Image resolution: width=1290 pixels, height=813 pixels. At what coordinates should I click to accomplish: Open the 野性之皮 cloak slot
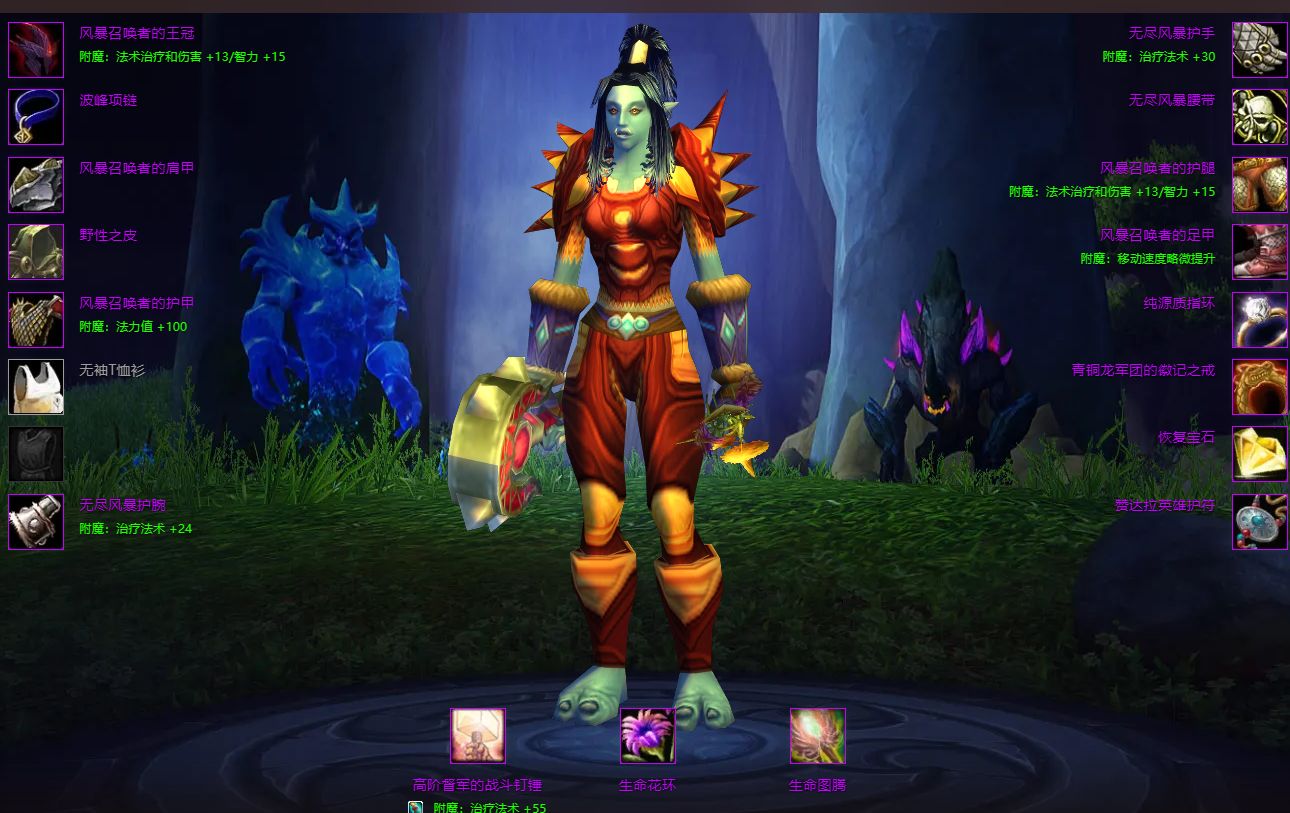tap(36, 252)
